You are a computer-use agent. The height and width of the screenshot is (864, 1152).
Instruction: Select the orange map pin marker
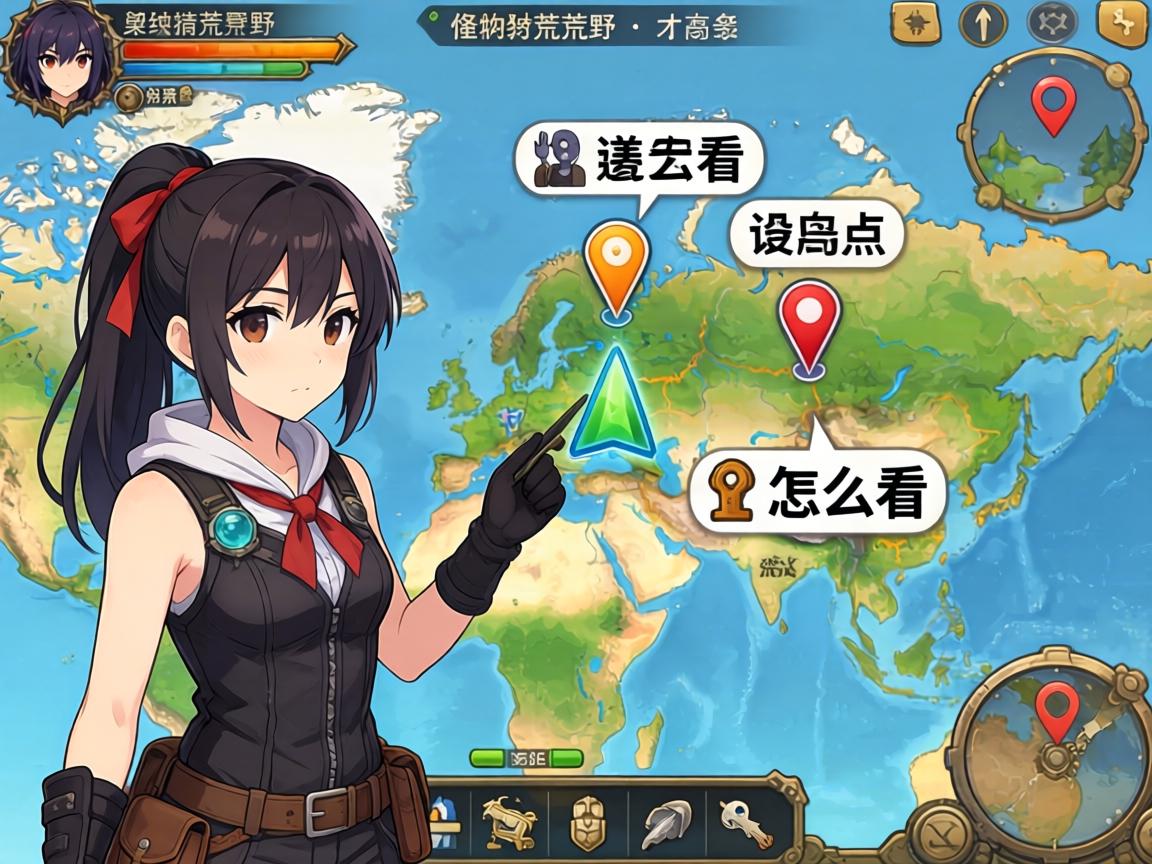point(616,266)
